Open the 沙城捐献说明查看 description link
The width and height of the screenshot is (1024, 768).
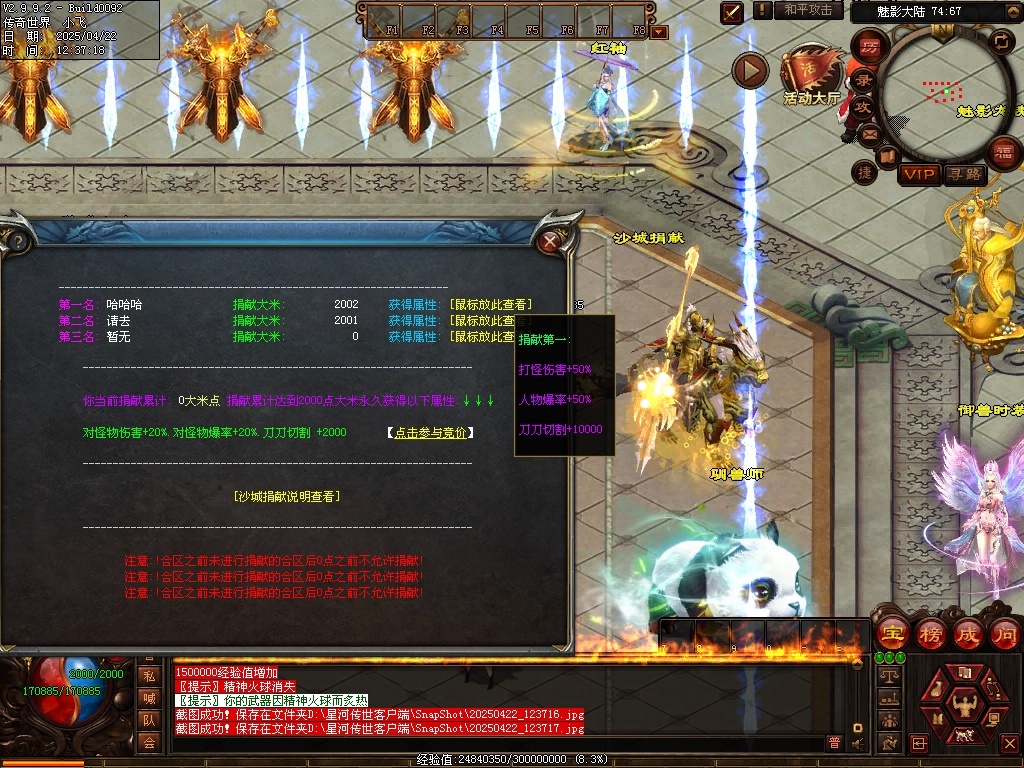286,496
